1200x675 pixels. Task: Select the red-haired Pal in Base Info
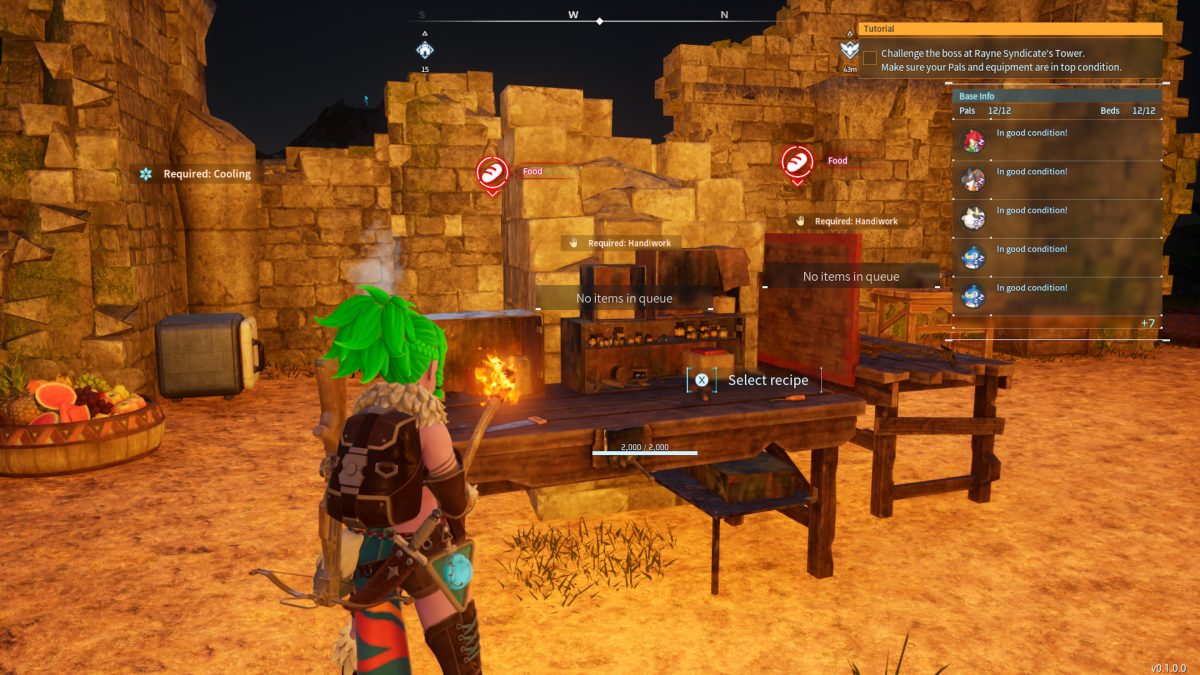pos(973,141)
